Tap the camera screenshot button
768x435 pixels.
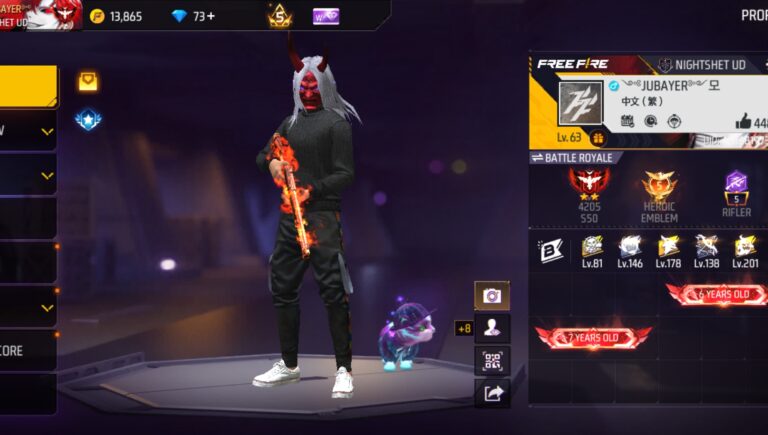click(x=492, y=295)
